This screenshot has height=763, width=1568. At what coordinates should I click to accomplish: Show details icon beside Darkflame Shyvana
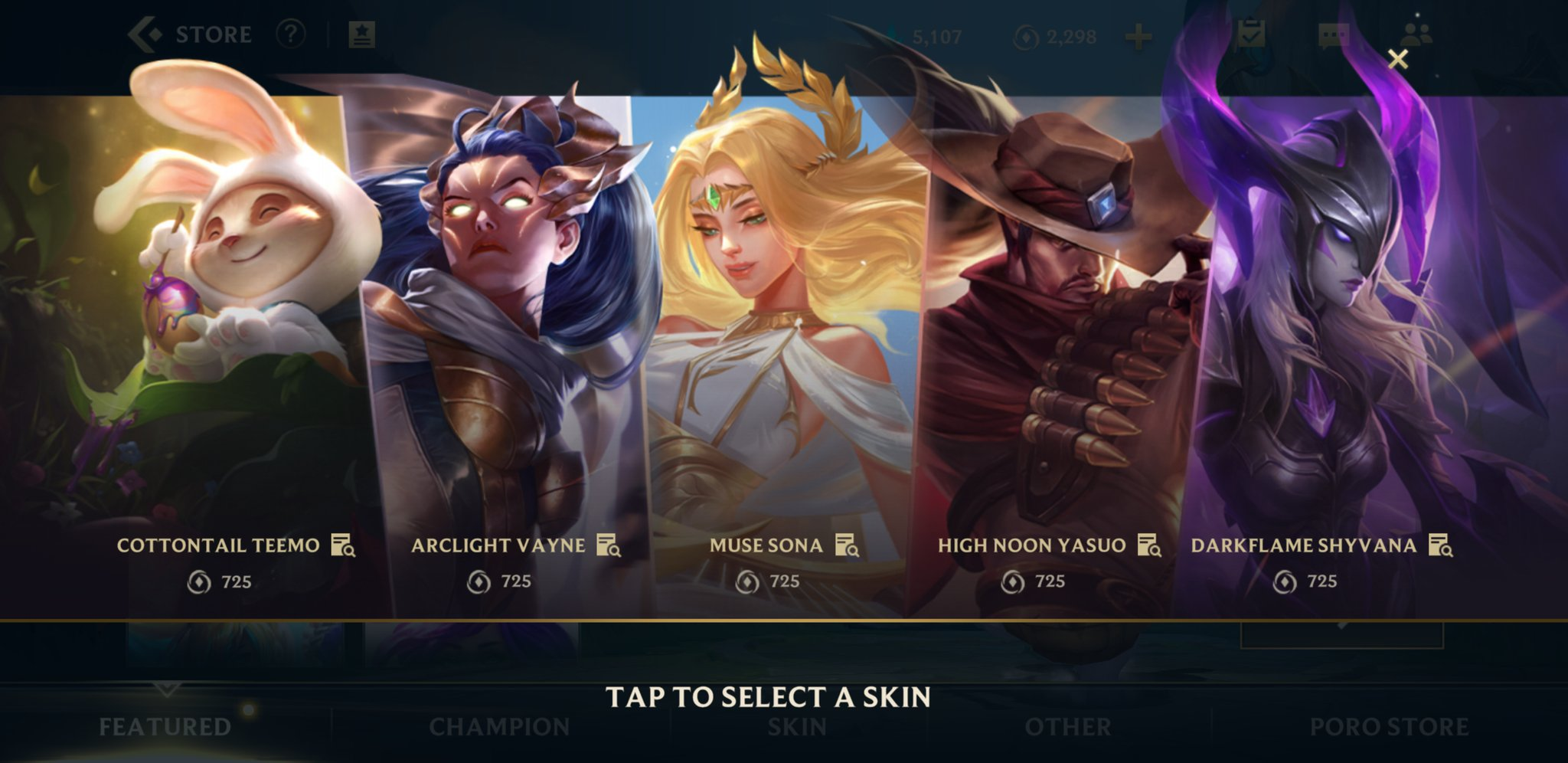1440,545
